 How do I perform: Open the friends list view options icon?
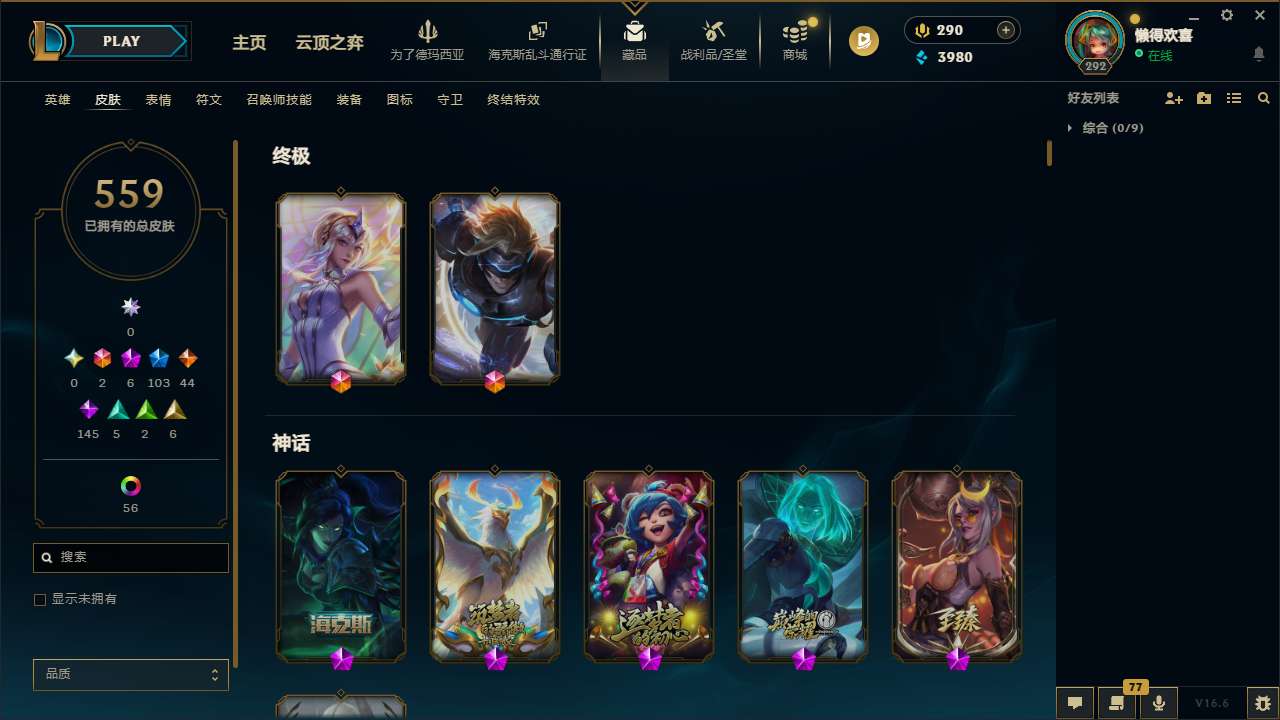[1234, 98]
